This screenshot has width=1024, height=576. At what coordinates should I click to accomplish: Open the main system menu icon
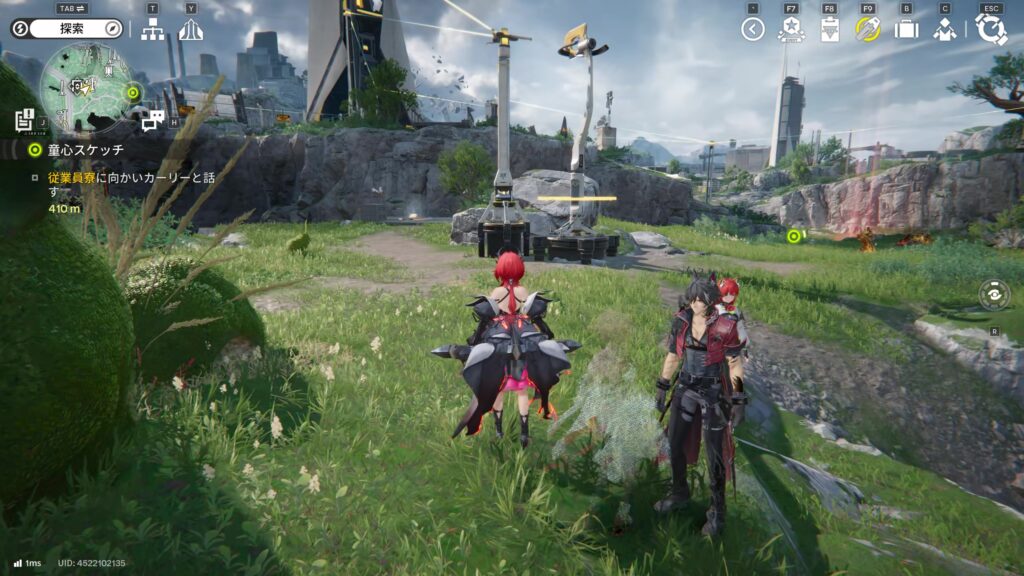coord(991,29)
